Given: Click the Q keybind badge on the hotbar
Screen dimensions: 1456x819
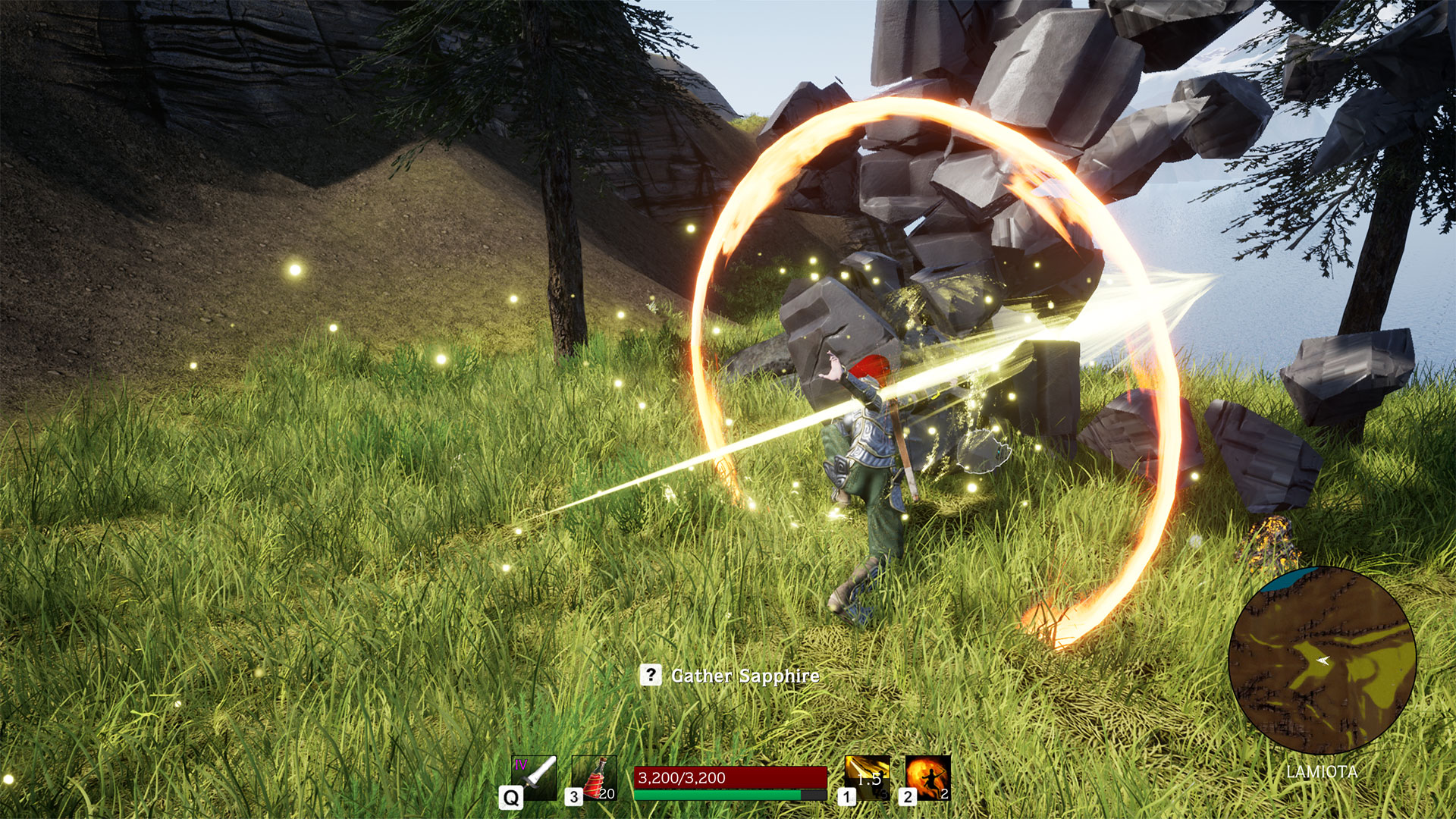Looking at the screenshot, I should click(x=510, y=796).
